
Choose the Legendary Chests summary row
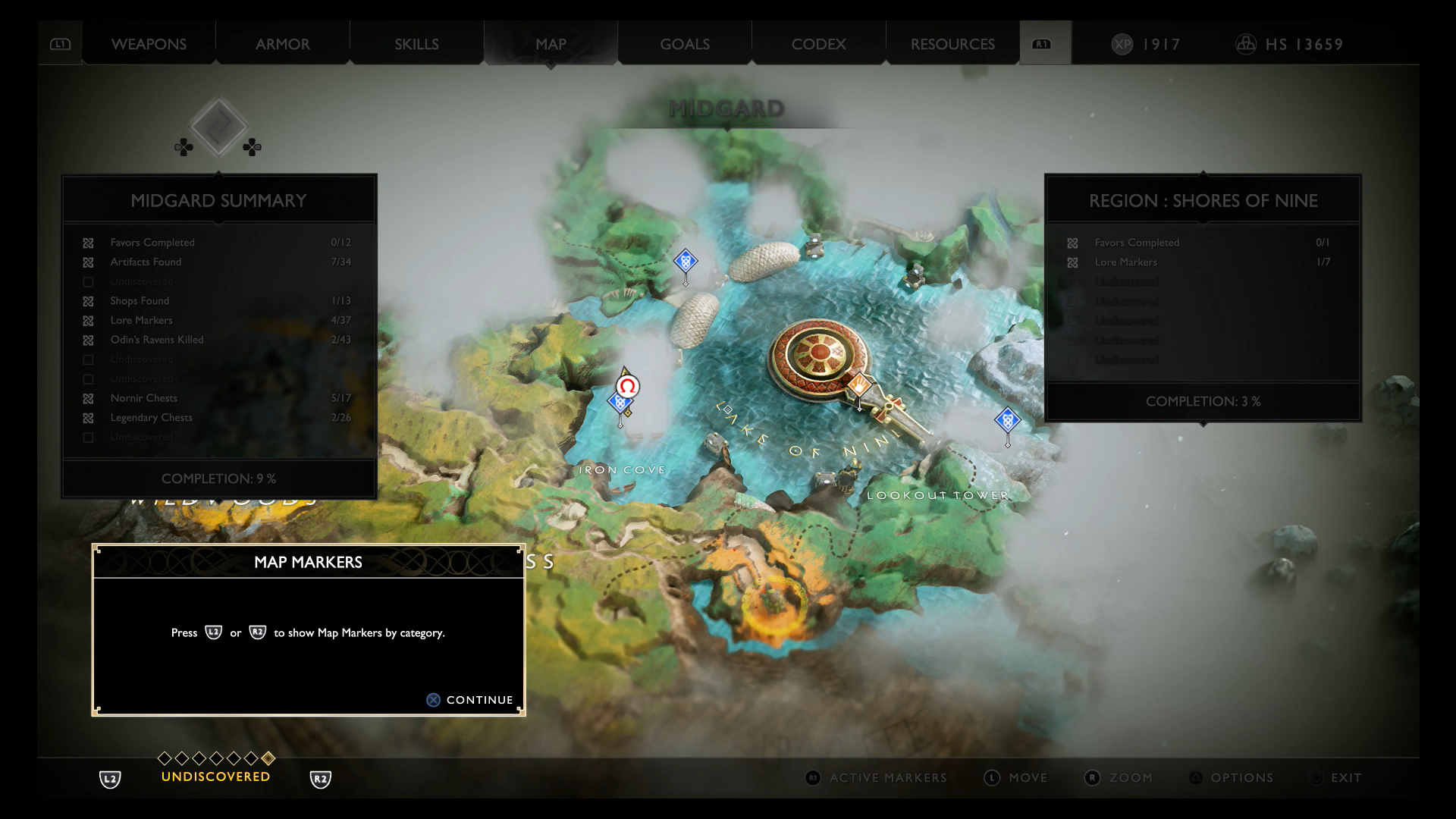coord(218,418)
